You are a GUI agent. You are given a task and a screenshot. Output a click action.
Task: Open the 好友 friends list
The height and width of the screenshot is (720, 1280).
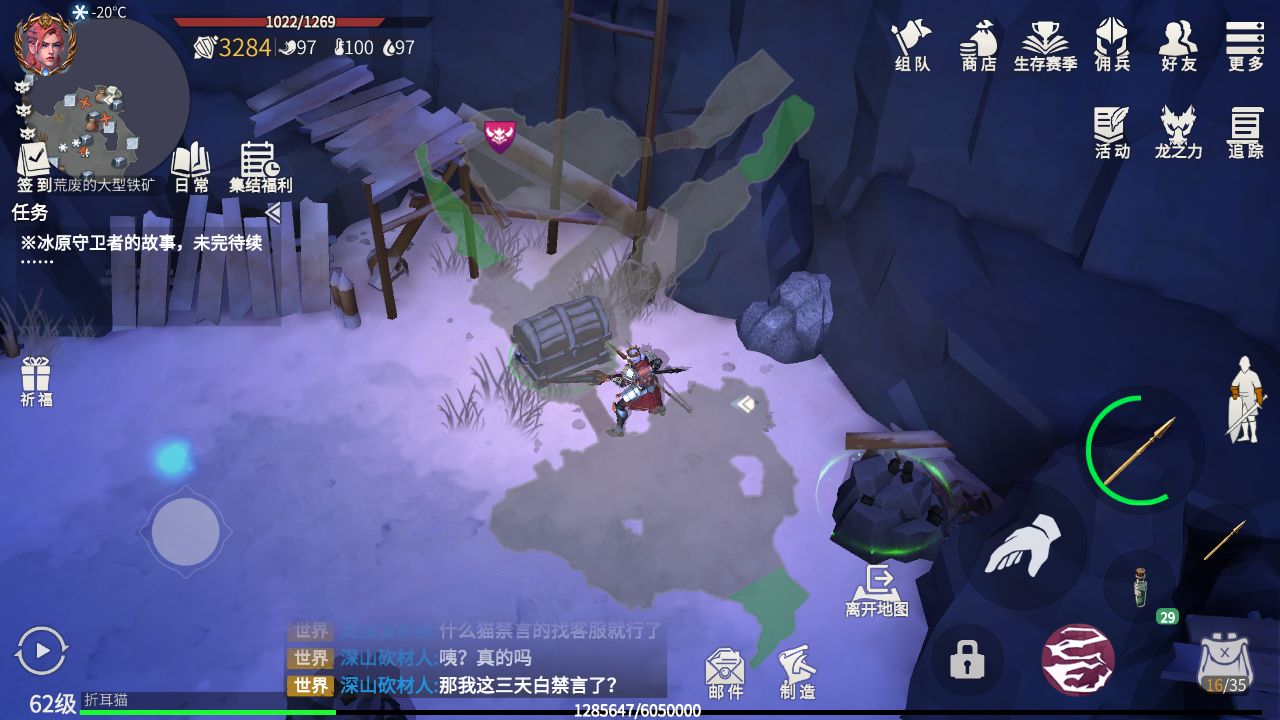[1178, 45]
